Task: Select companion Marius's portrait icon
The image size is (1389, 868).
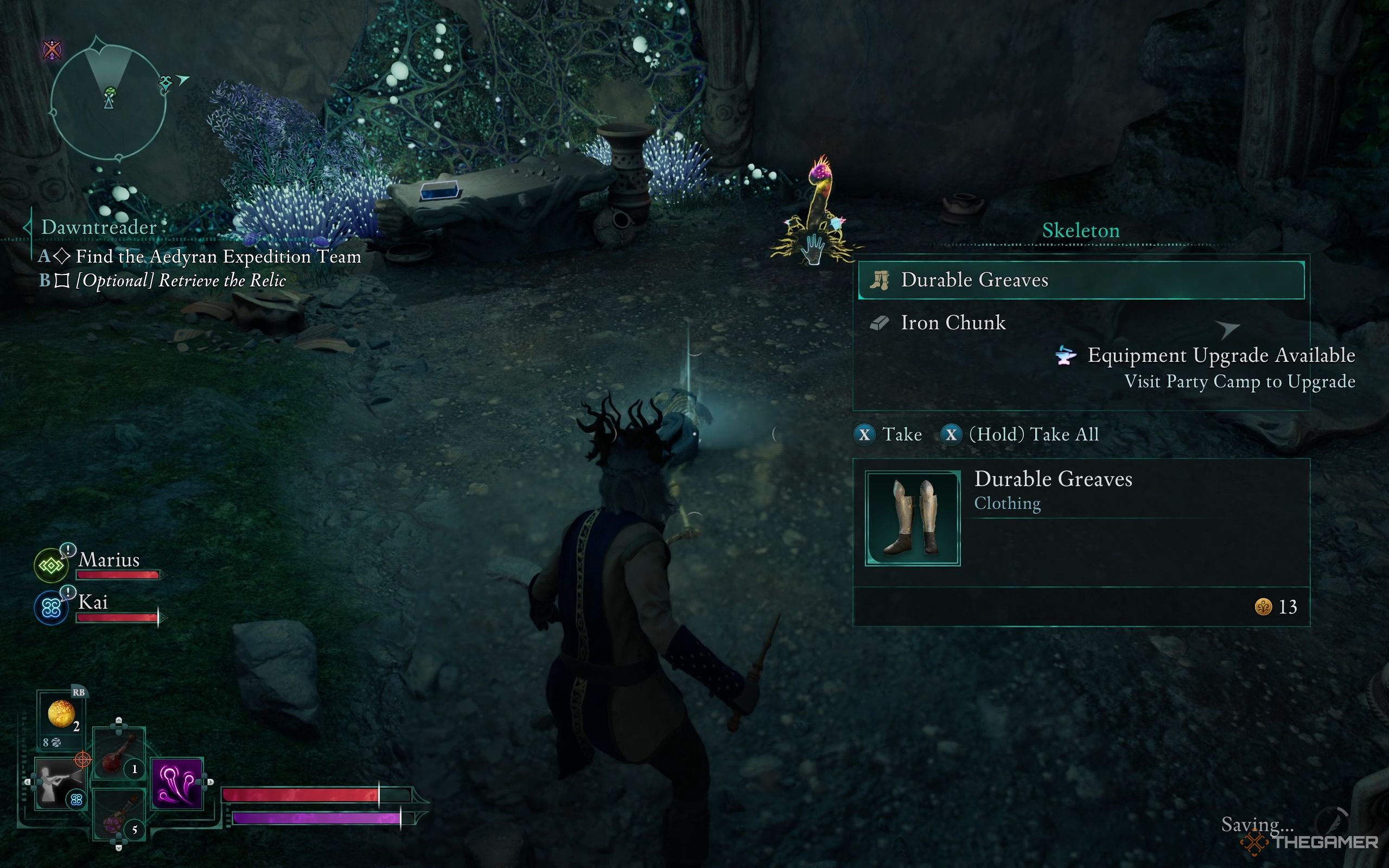Action: [x=51, y=565]
